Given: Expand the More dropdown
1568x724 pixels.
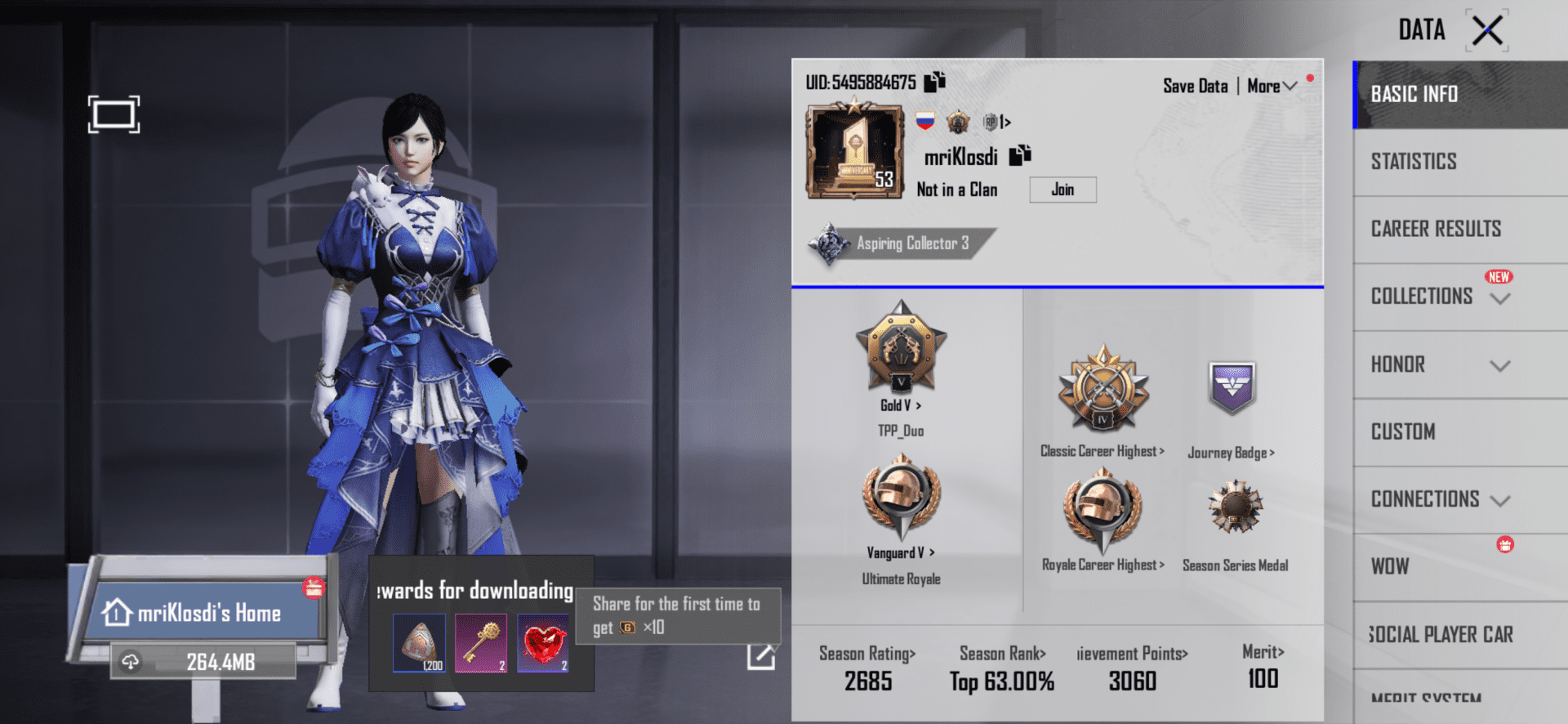Looking at the screenshot, I should (x=1271, y=85).
